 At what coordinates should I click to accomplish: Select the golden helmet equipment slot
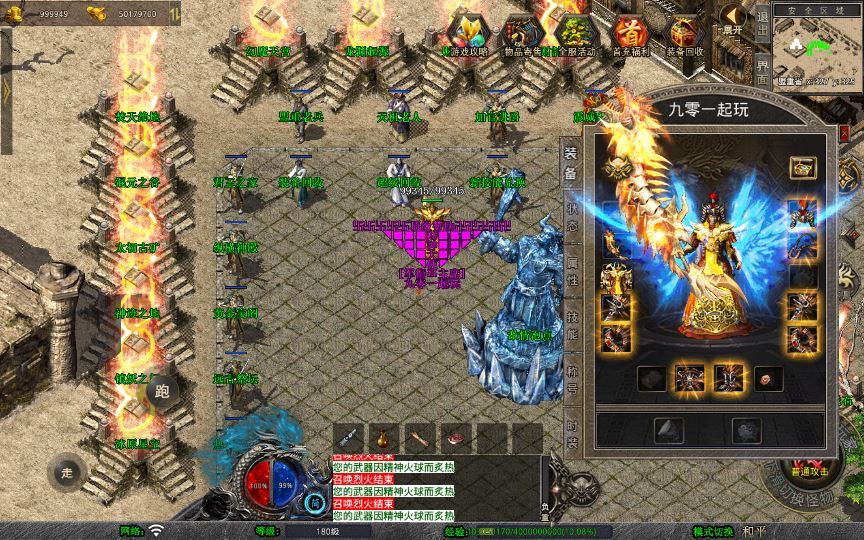(x=617, y=170)
